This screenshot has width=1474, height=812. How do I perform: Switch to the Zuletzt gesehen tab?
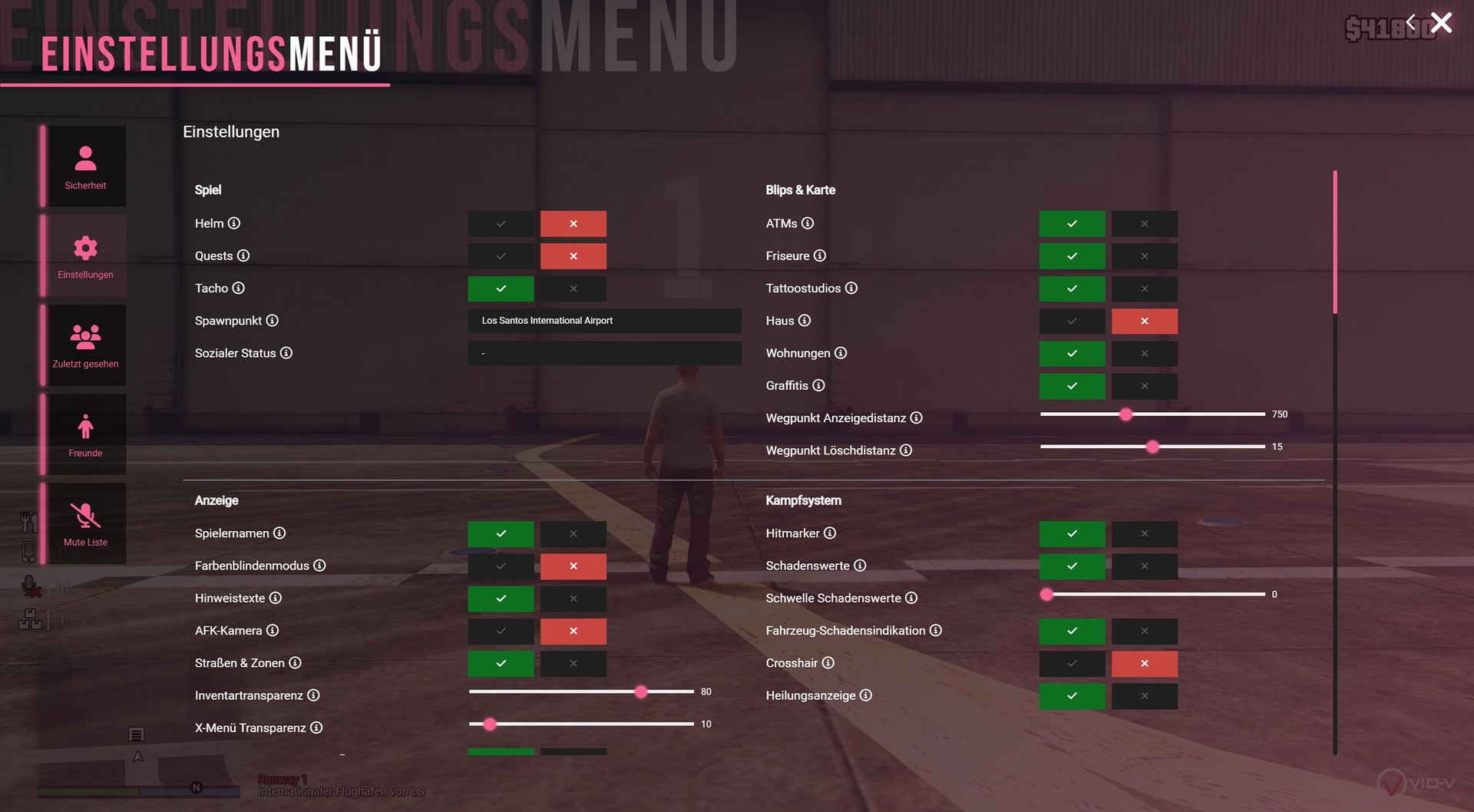85,345
